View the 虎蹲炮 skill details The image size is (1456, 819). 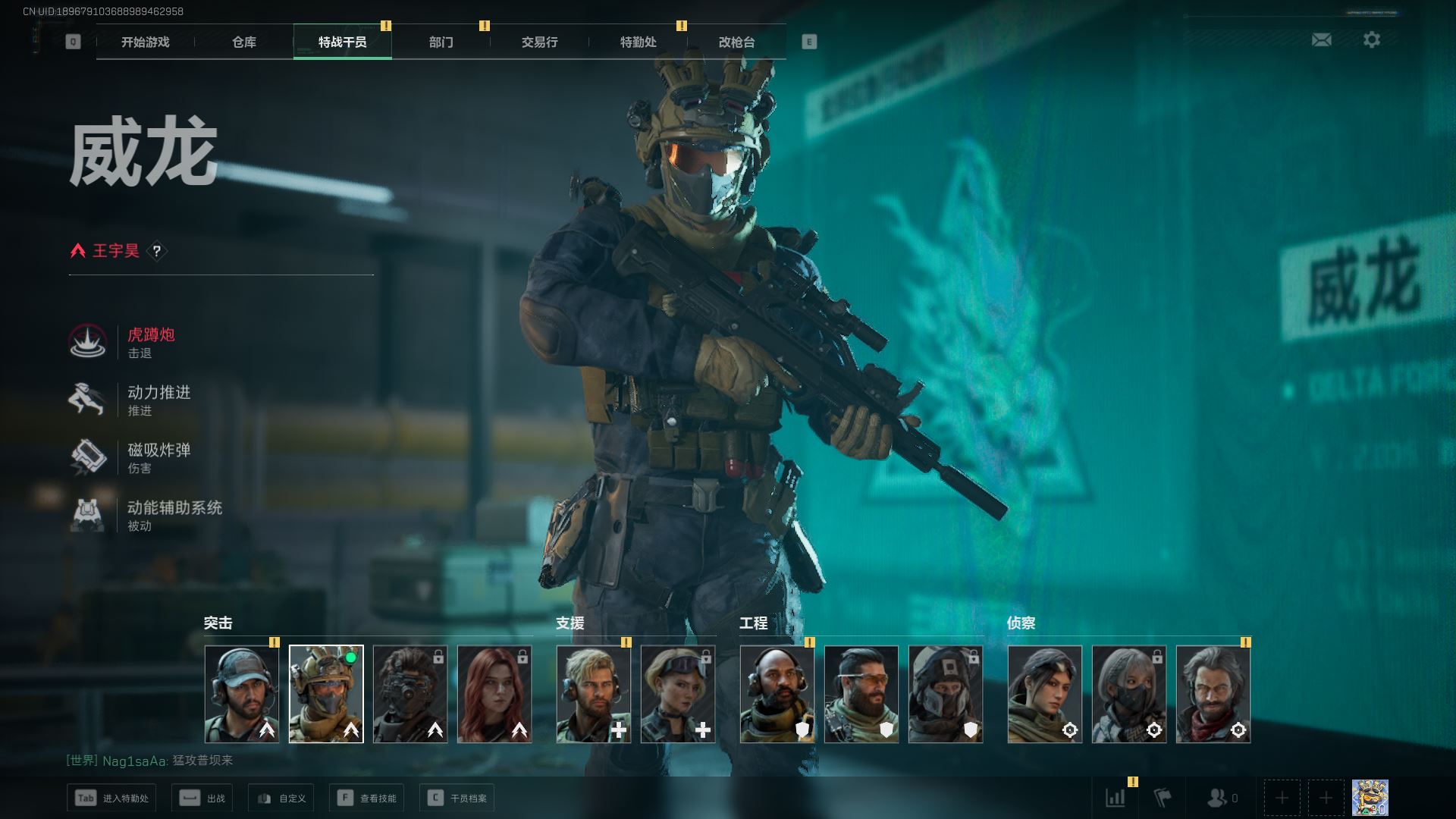(150, 342)
